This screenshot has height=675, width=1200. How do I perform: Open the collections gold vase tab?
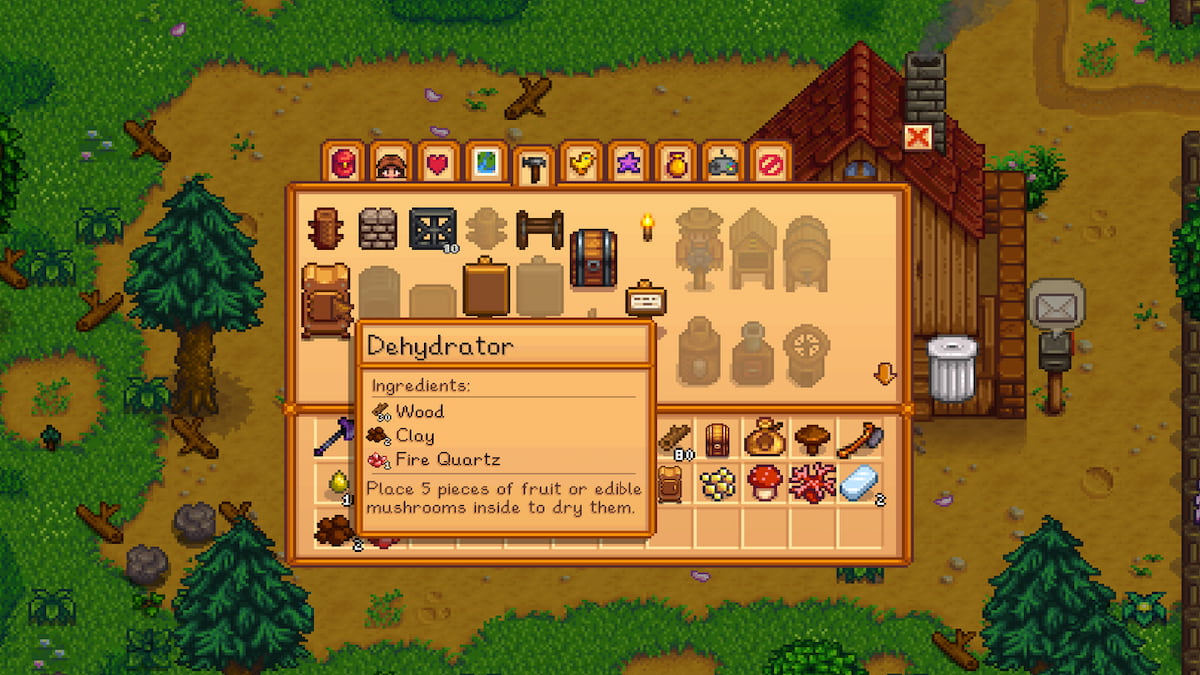(675, 163)
